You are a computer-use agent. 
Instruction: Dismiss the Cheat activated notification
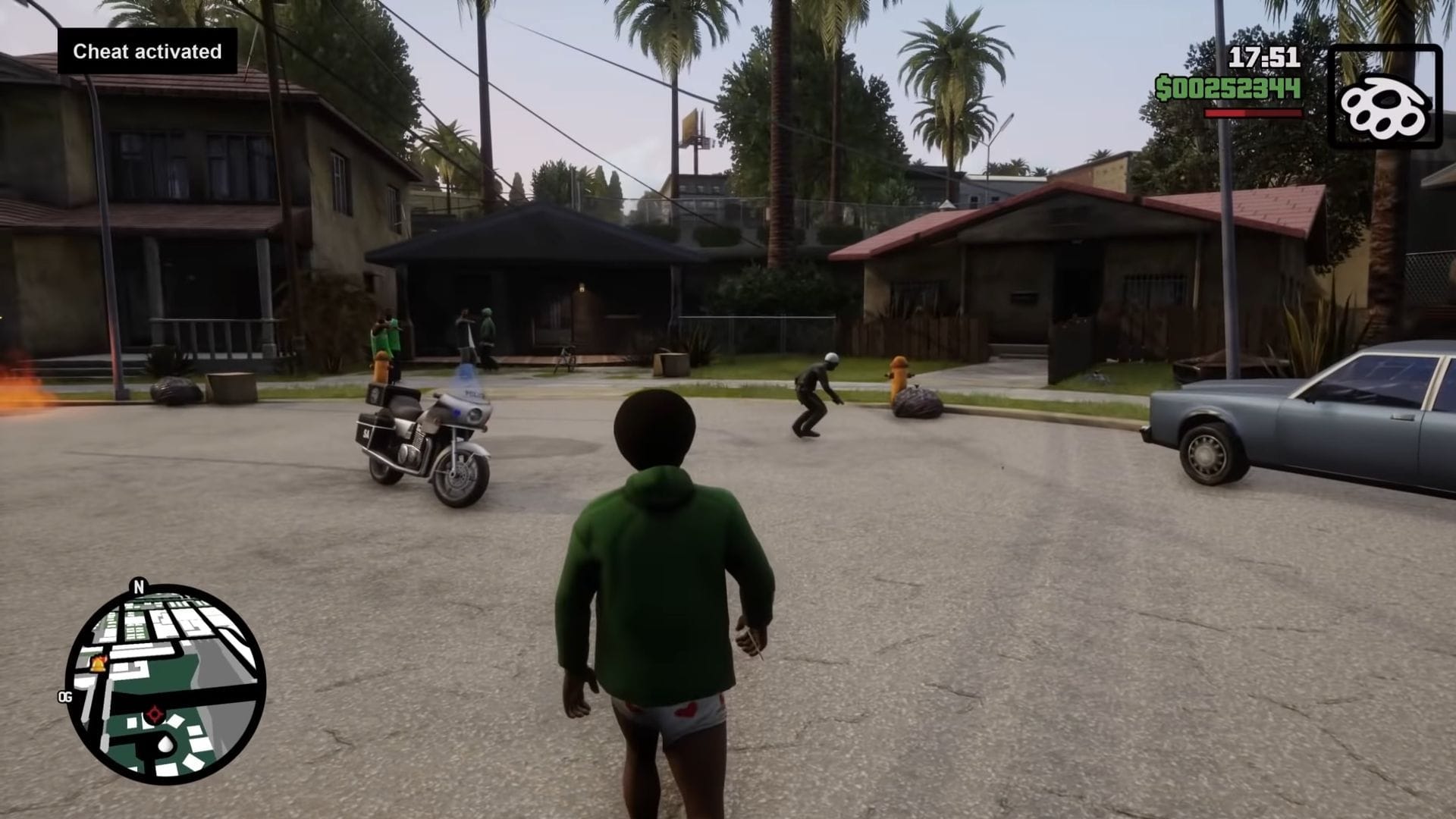(146, 52)
